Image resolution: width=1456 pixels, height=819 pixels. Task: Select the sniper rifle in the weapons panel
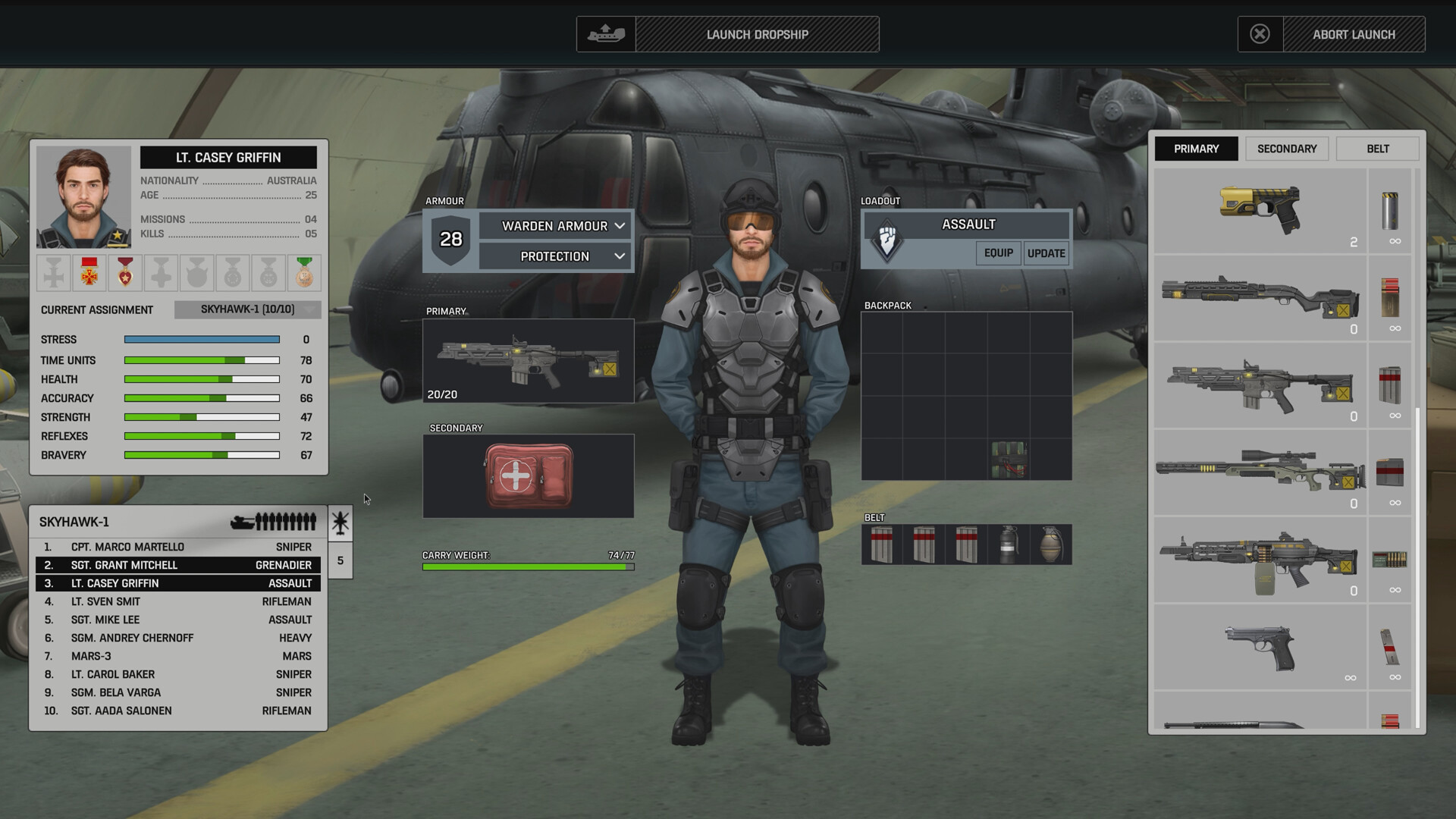(x=1259, y=474)
